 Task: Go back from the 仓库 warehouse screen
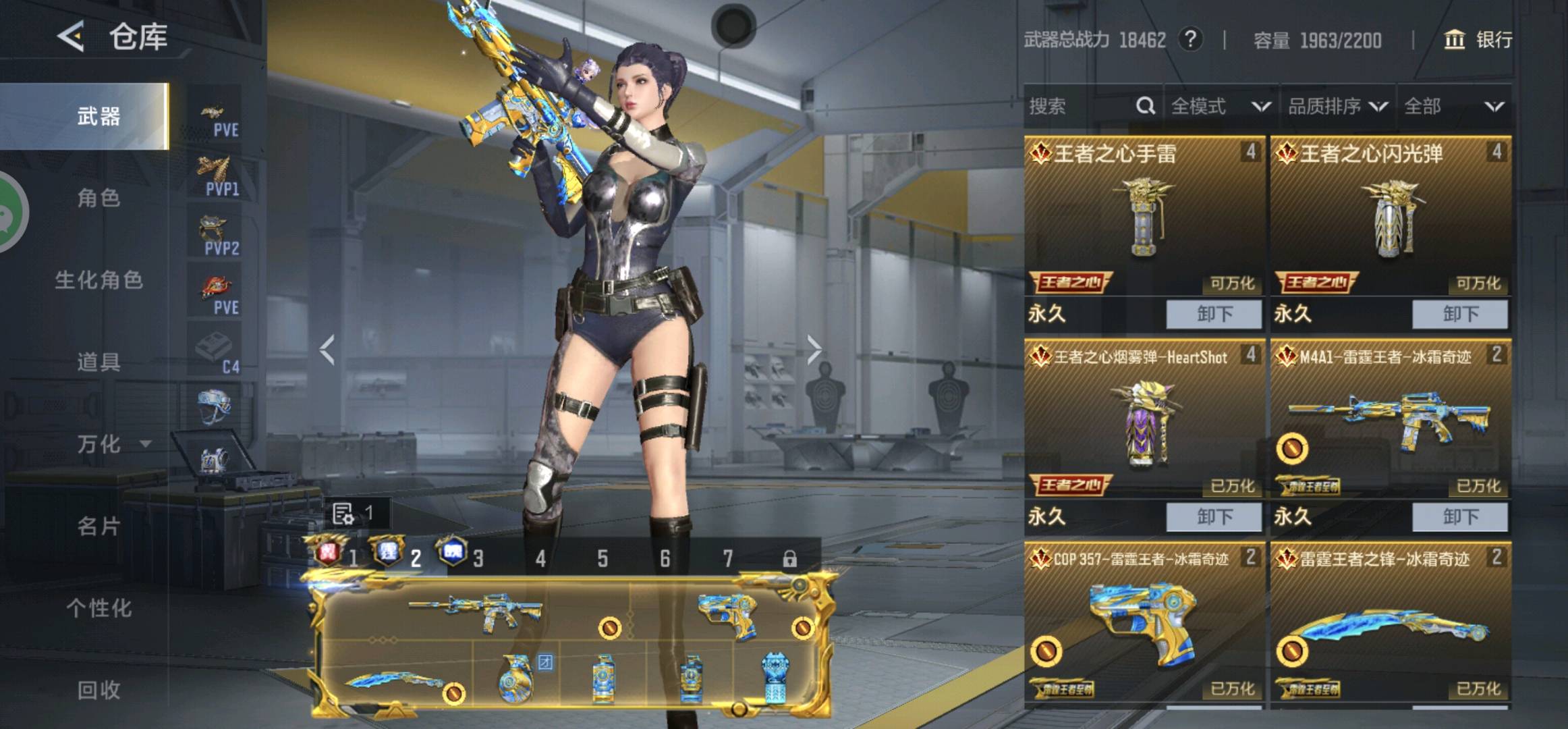pyautogui.click(x=72, y=36)
